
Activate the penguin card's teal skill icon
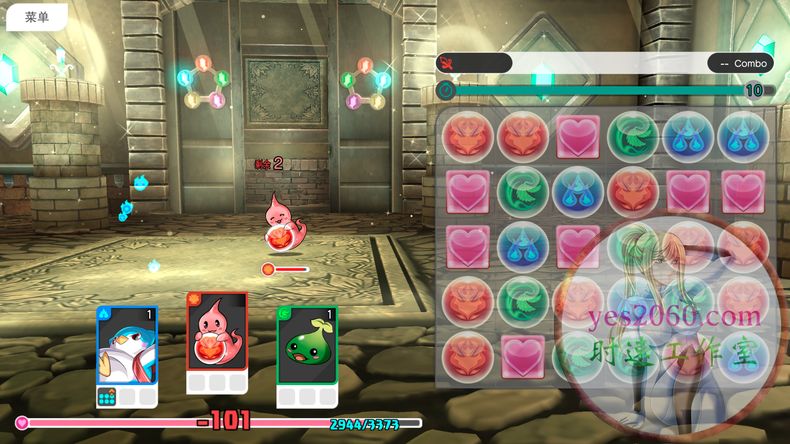[x=107, y=397]
